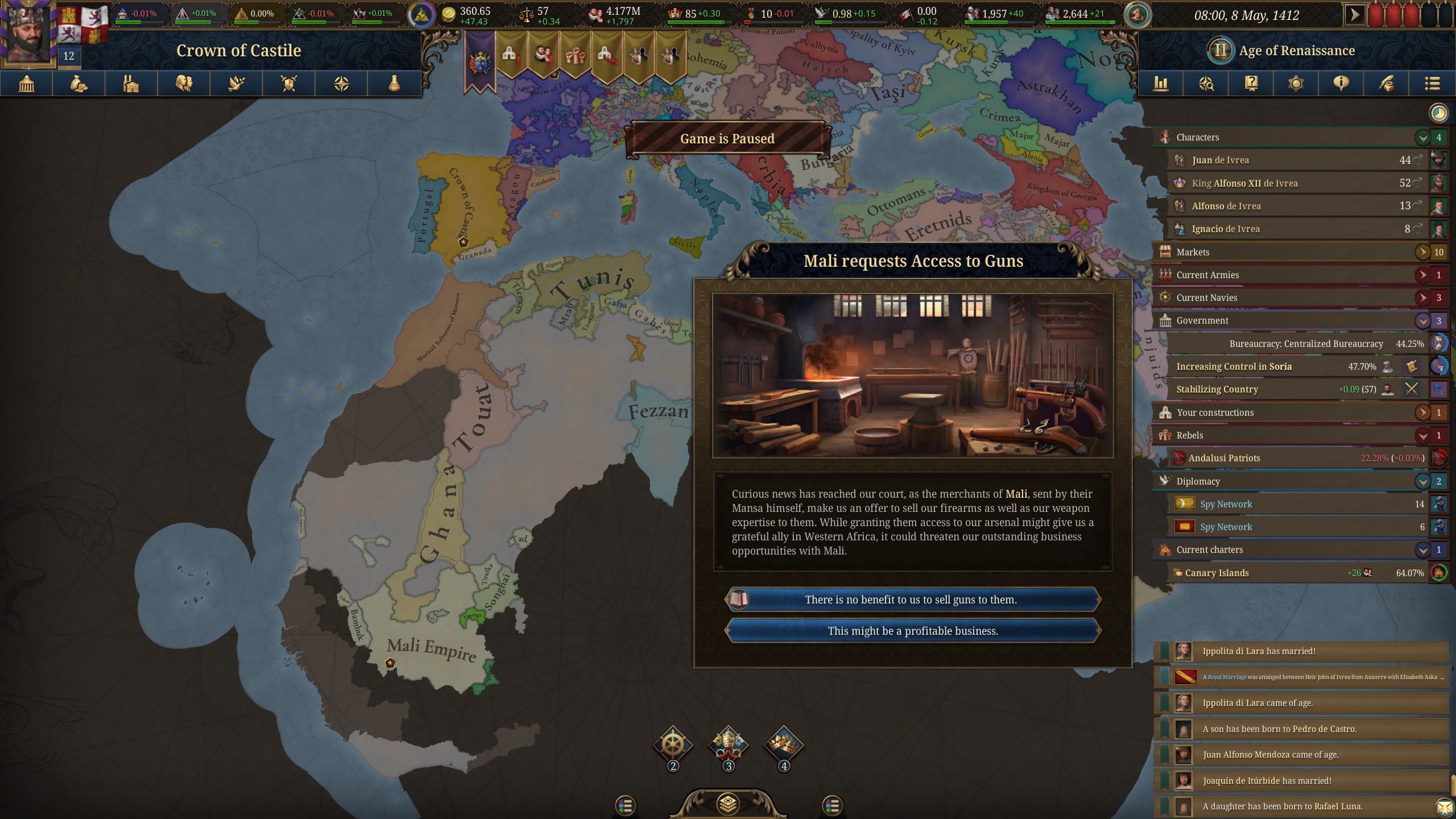Image resolution: width=1456 pixels, height=819 pixels.
Task: Open the help manual via the question-mark book icon
Action: point(1251,84)
